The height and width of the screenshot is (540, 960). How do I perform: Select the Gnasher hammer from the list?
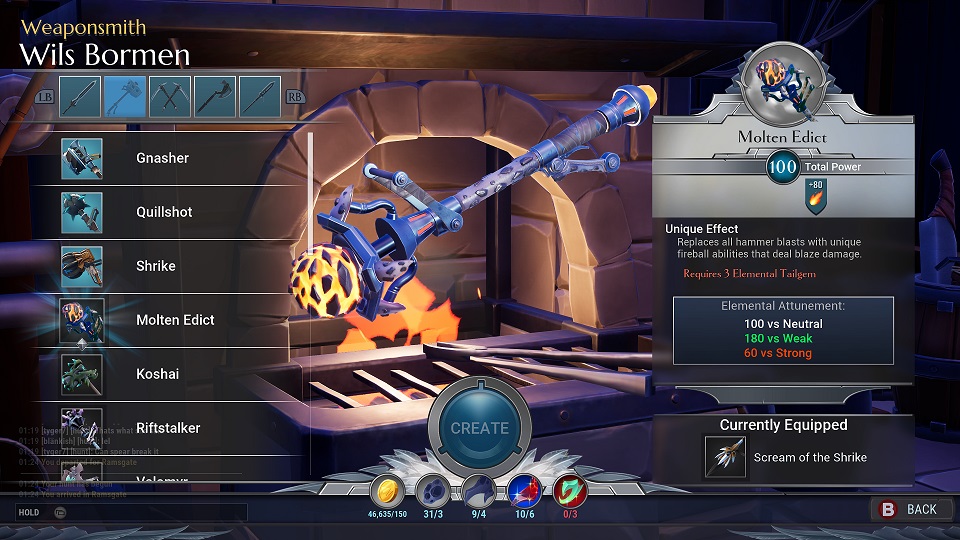coord(162,158)
